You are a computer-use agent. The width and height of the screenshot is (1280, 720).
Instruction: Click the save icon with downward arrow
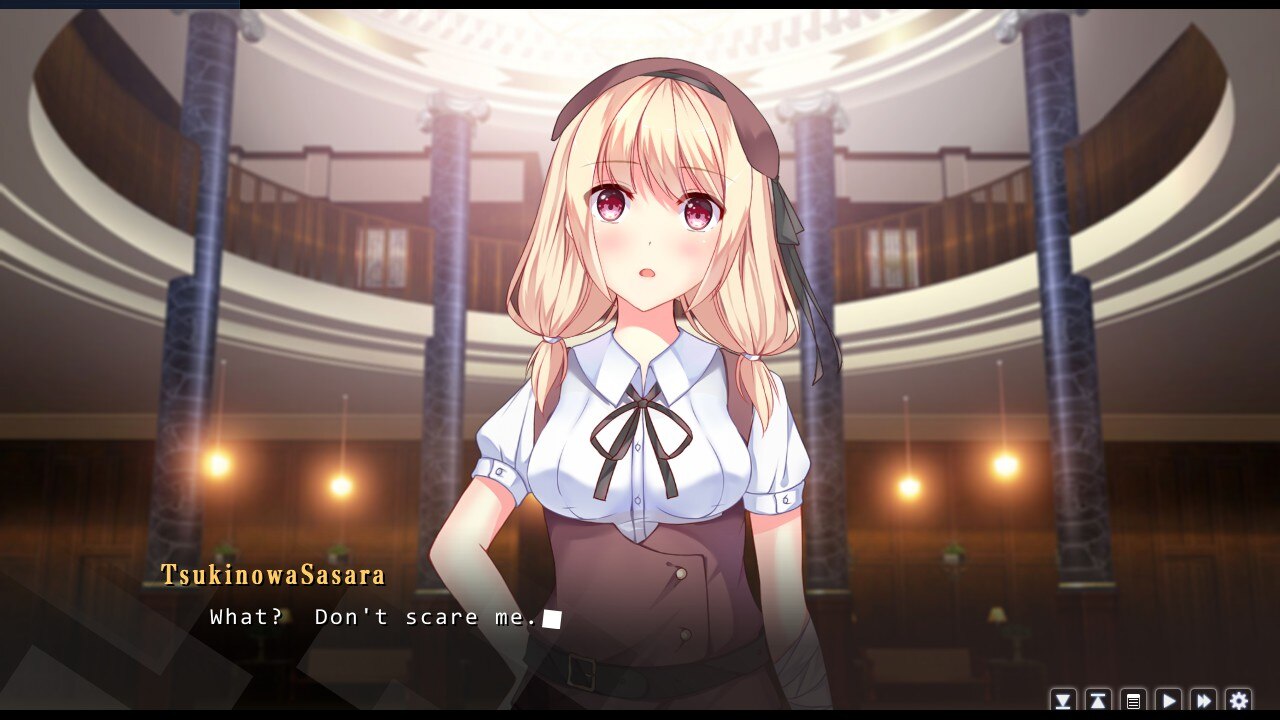(x=1063, y=701)
